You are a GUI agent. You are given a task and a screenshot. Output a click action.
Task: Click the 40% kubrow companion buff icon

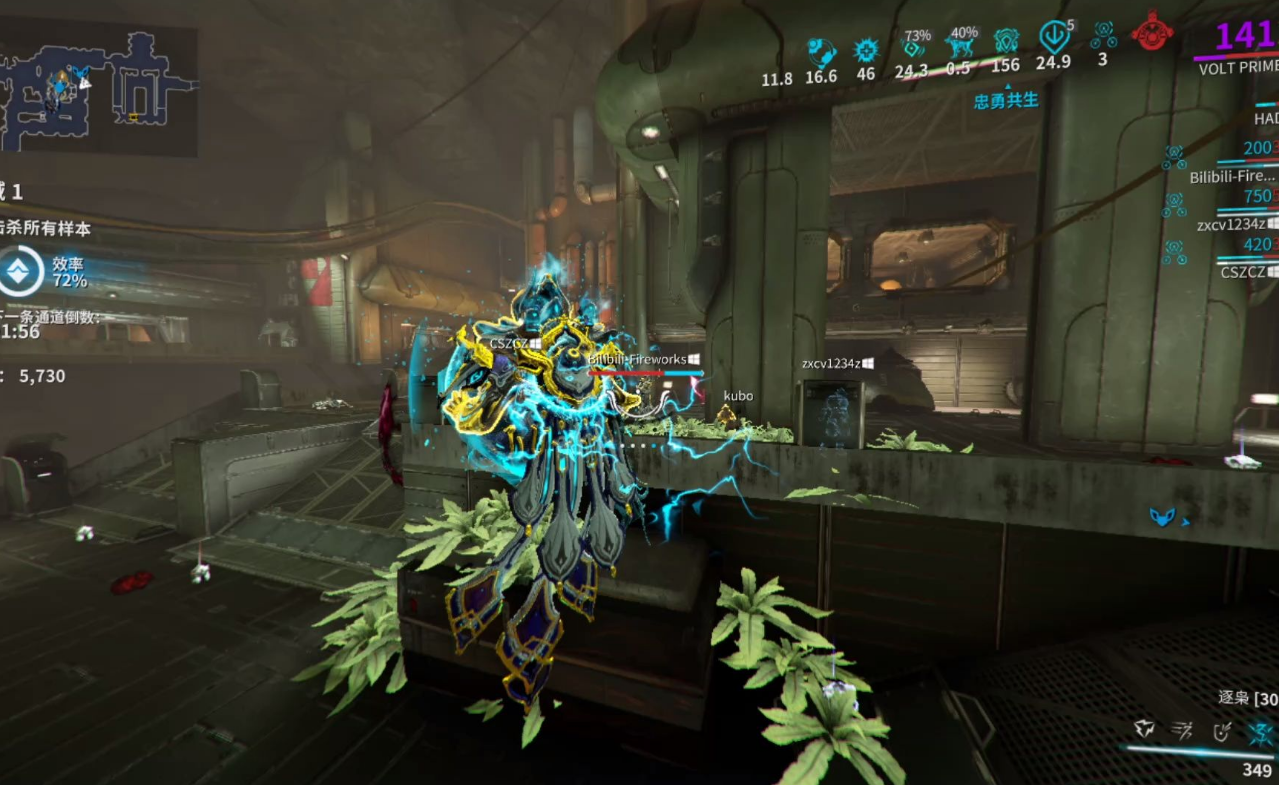coord(959,46)
